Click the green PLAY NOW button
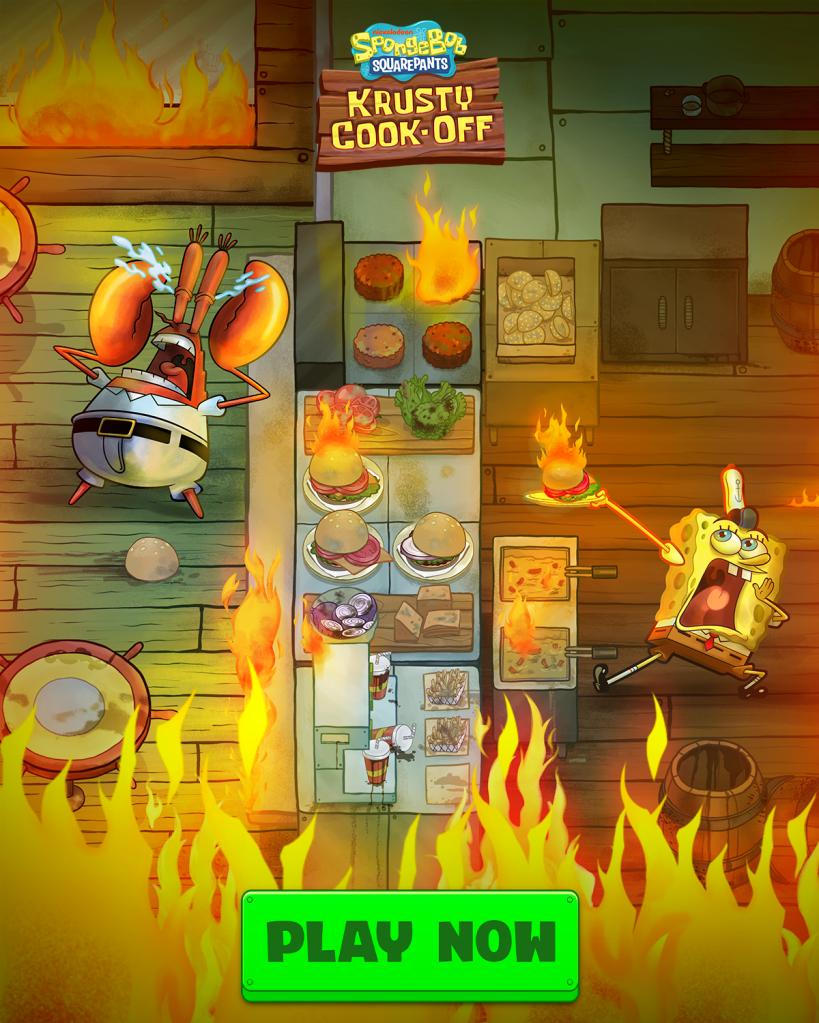The width and height of the screenshot is (819, 1023). [x=410, y=943]
